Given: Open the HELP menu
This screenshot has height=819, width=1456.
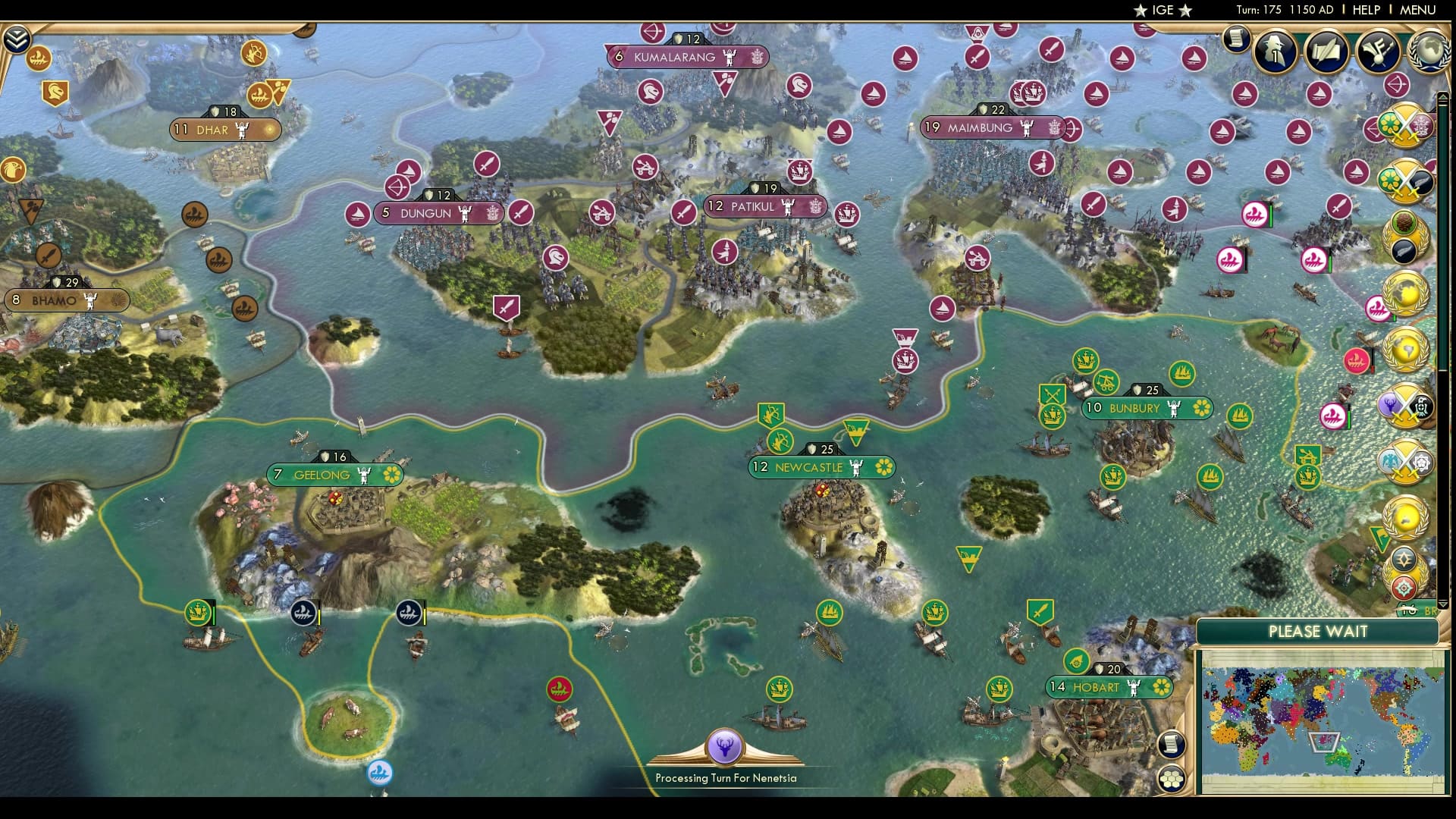Looking at the screenshot, I should pyautogui.click(x=1365, y=10).
